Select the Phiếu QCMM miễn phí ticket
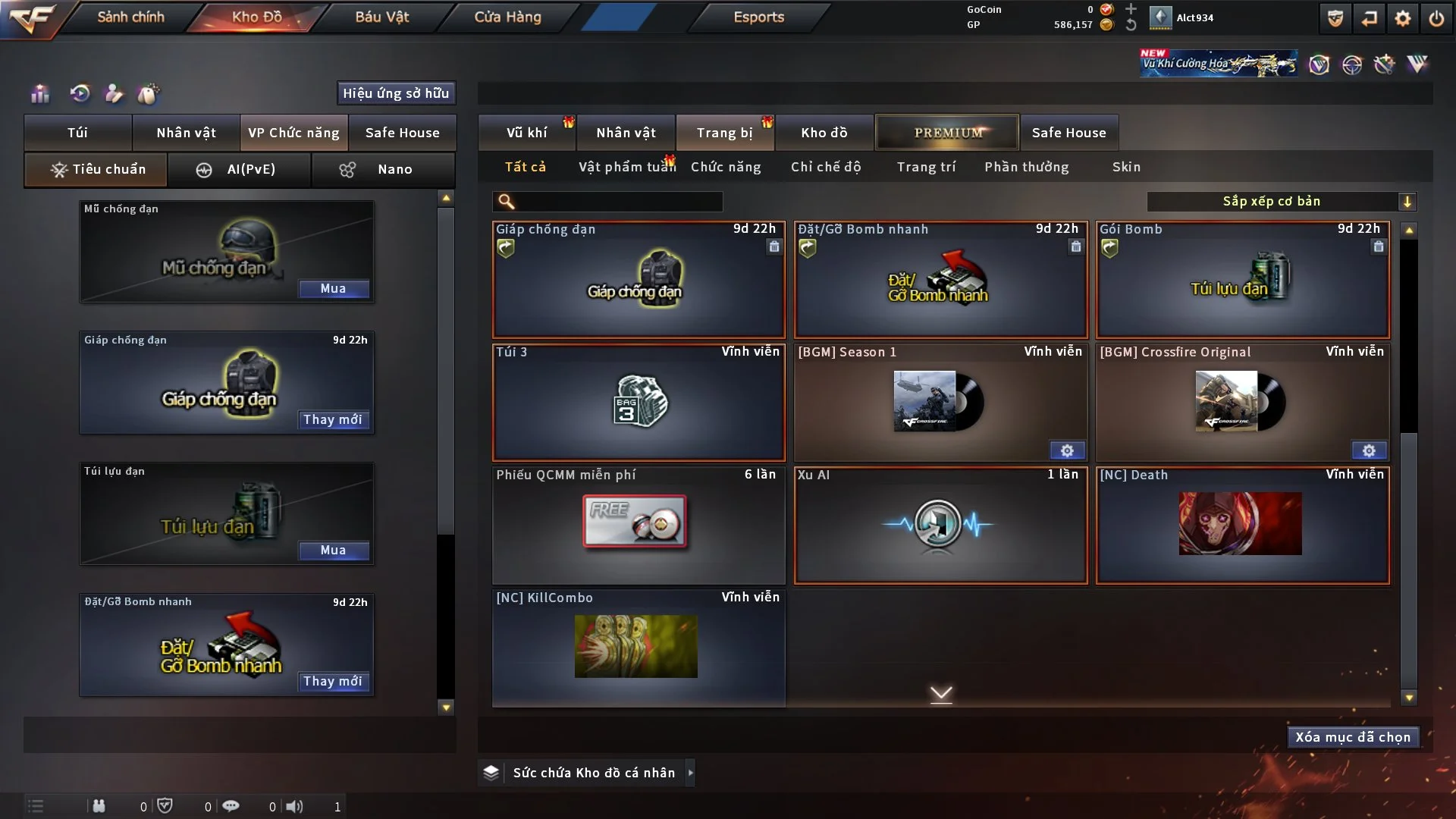 click(x=639, y=525)
